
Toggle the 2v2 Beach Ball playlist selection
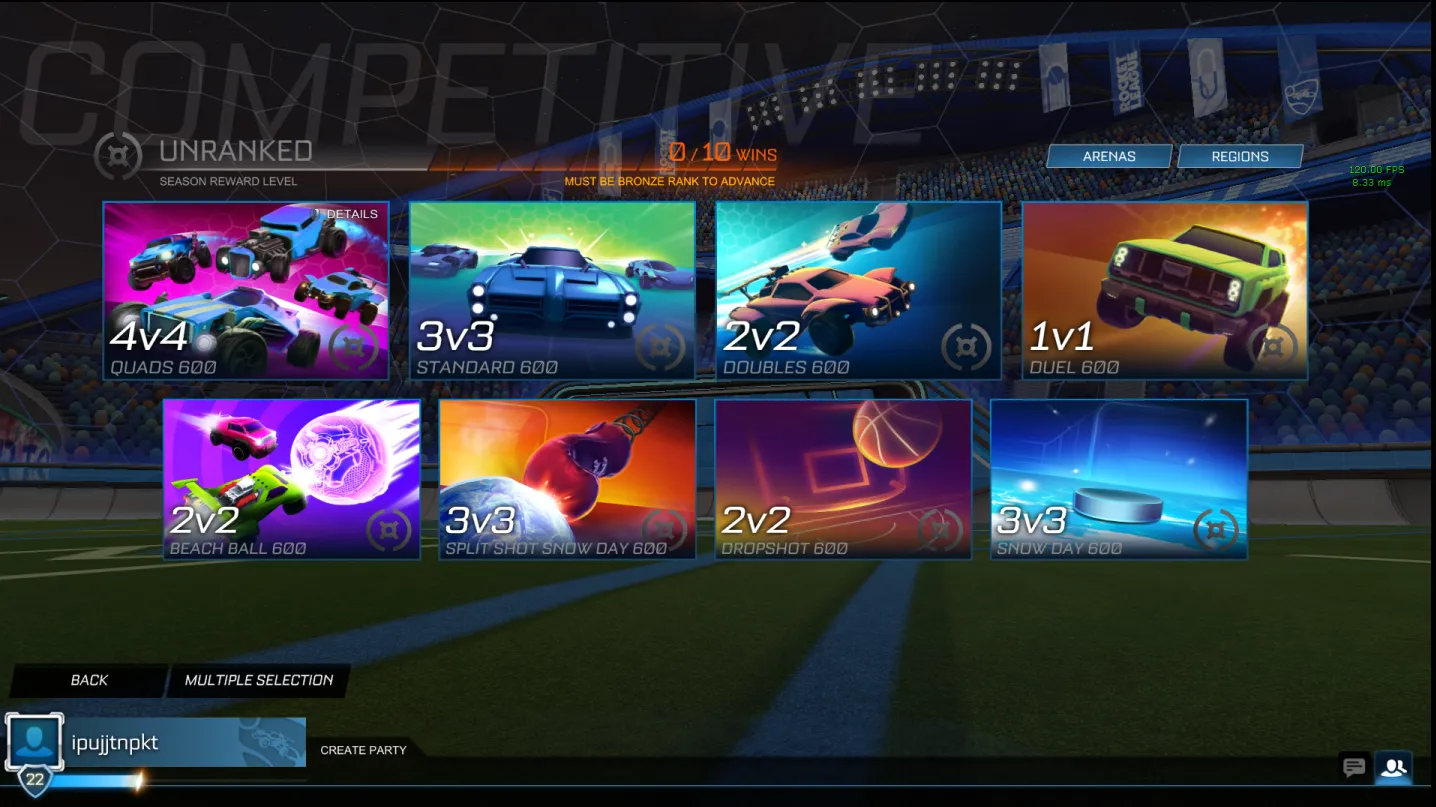pos(291,478)
